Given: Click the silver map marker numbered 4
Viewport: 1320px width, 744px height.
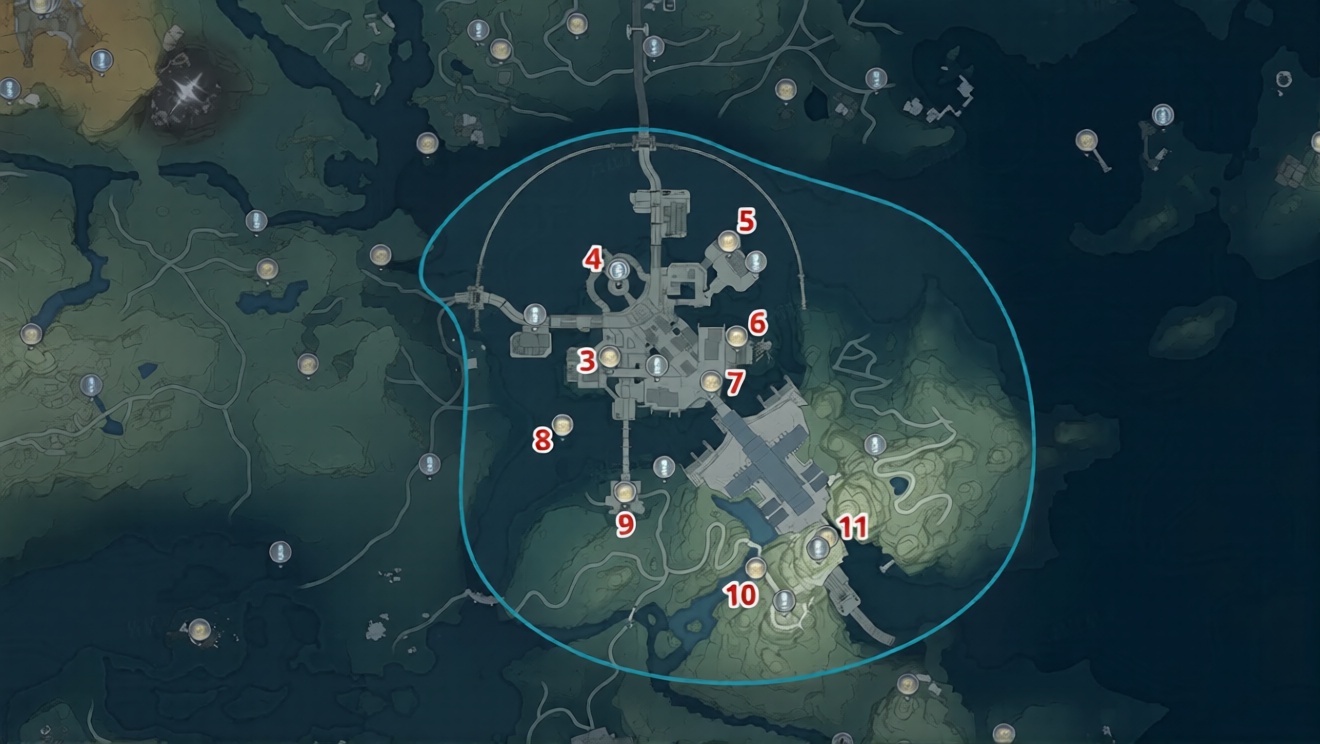Looking at the screenshot, I should tap(619, 268).
